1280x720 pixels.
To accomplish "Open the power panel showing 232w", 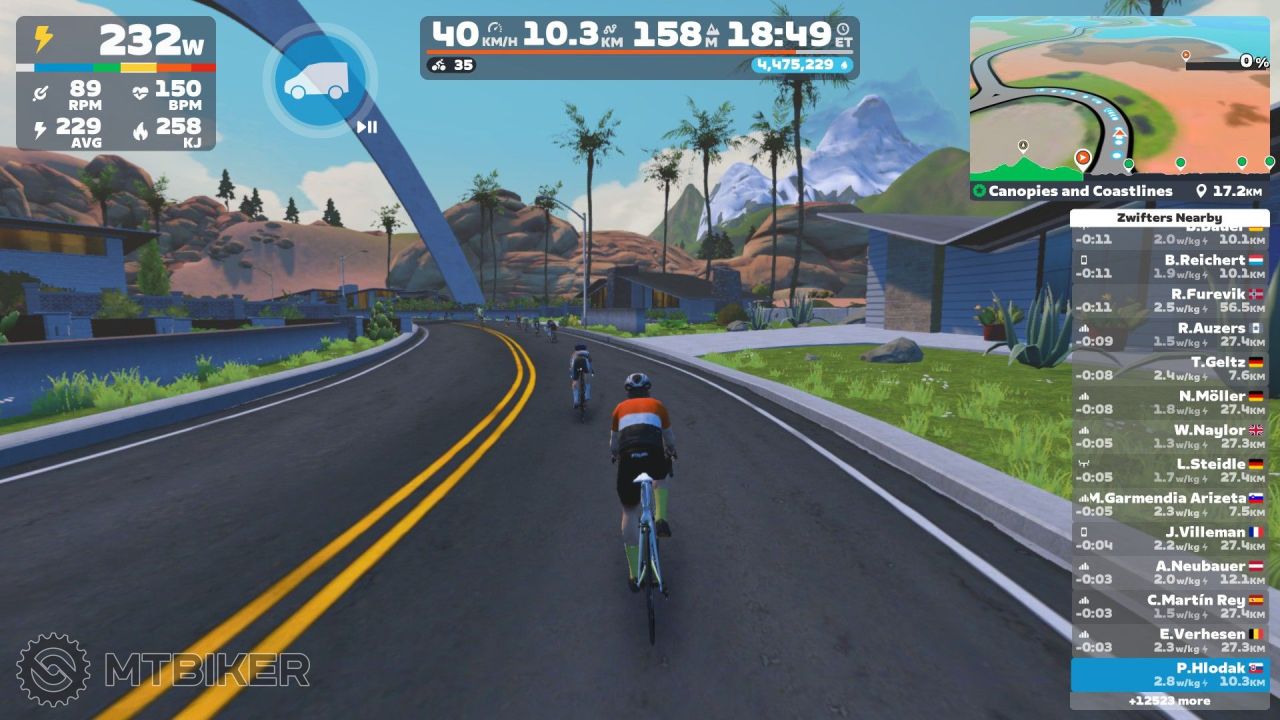I will coord(116,83).
